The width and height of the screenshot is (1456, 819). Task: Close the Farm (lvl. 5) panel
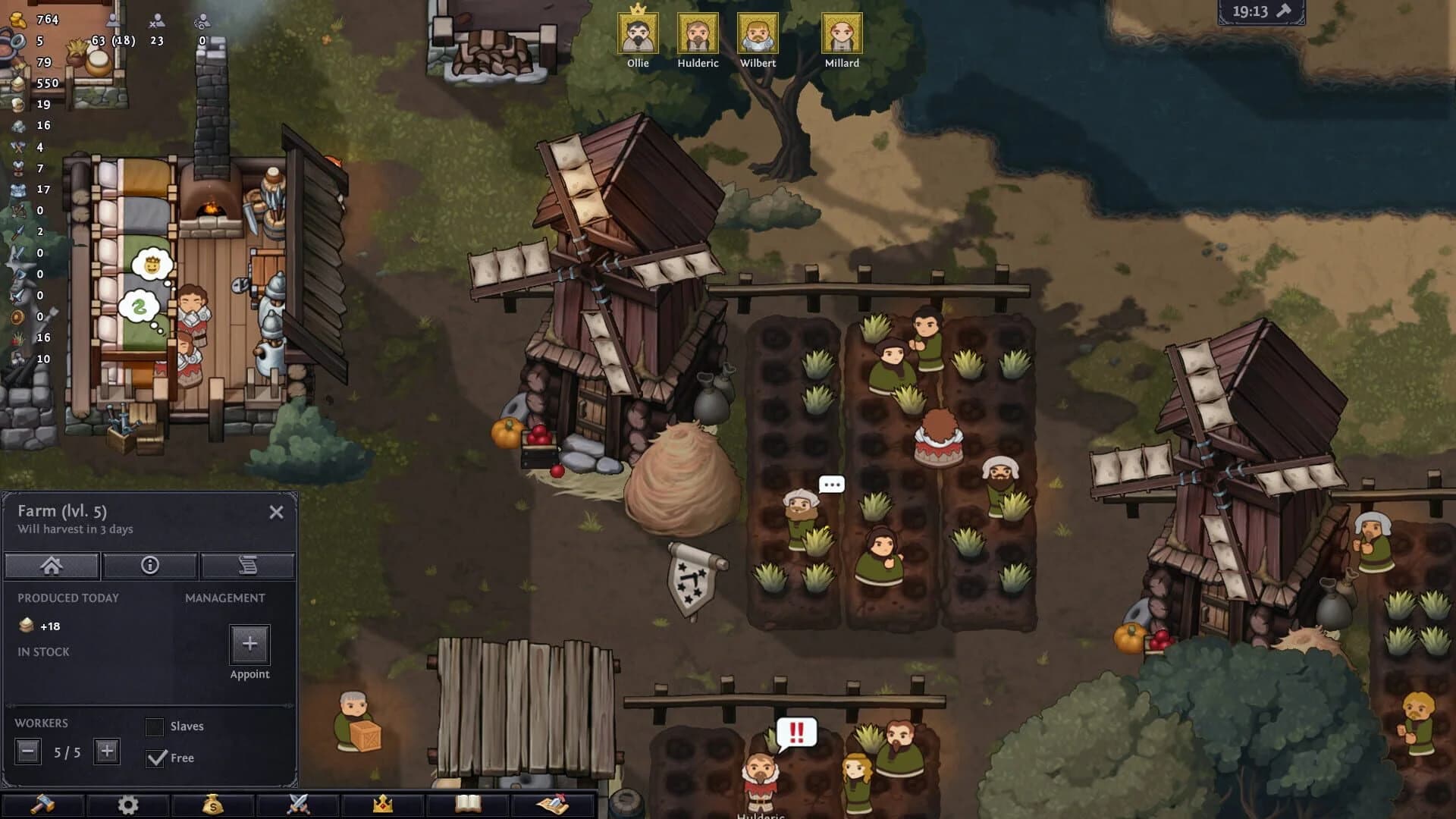click(278, 511)
